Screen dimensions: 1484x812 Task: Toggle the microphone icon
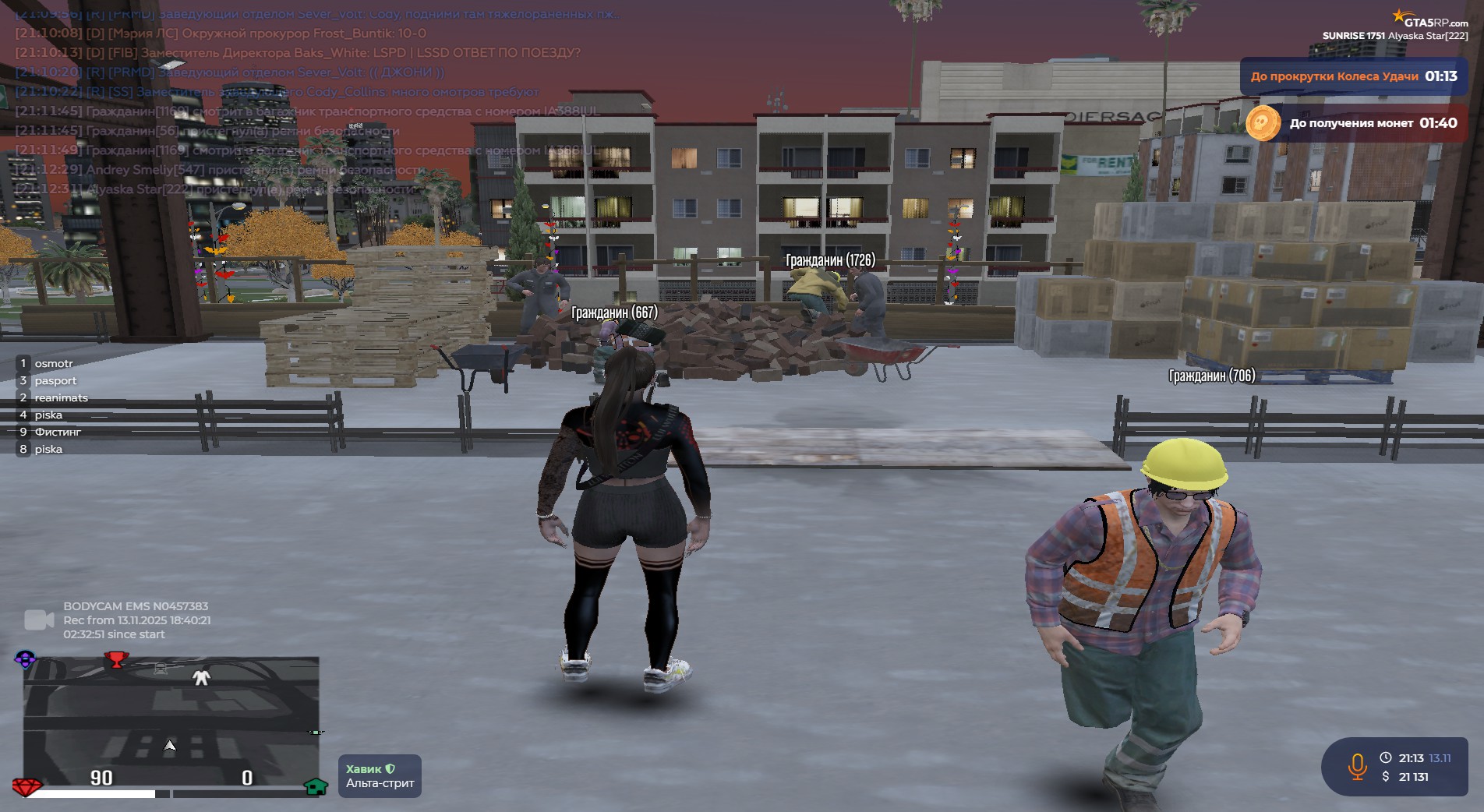pyautogui.click(x=1357, y=766)
